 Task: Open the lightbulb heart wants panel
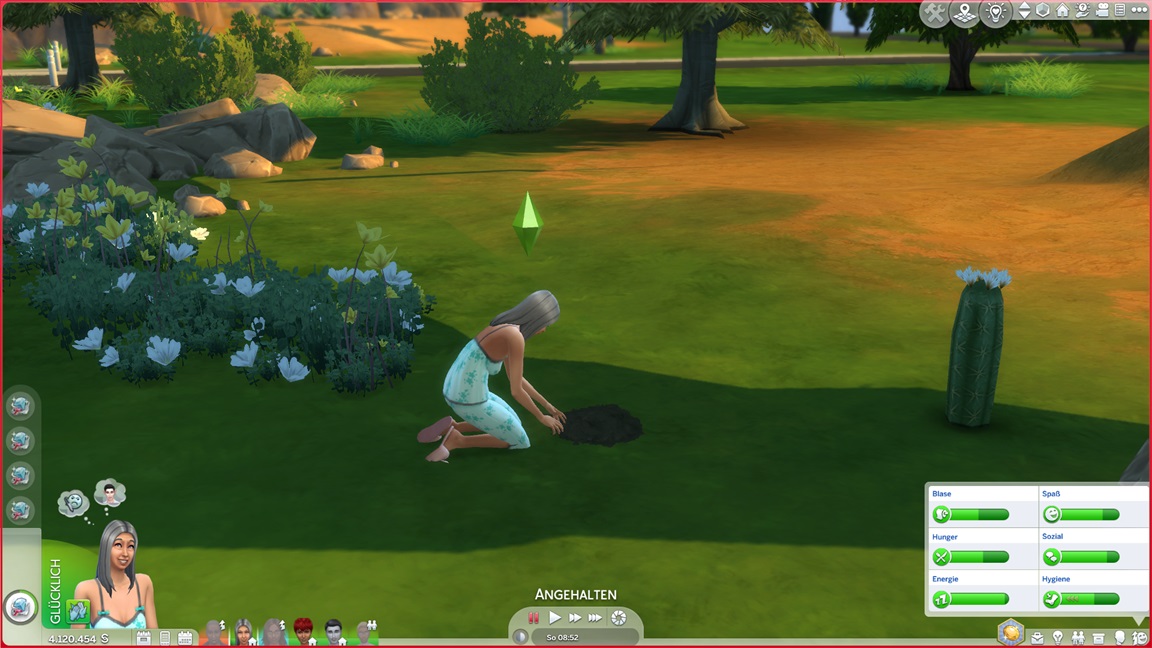tap(995, 13)
